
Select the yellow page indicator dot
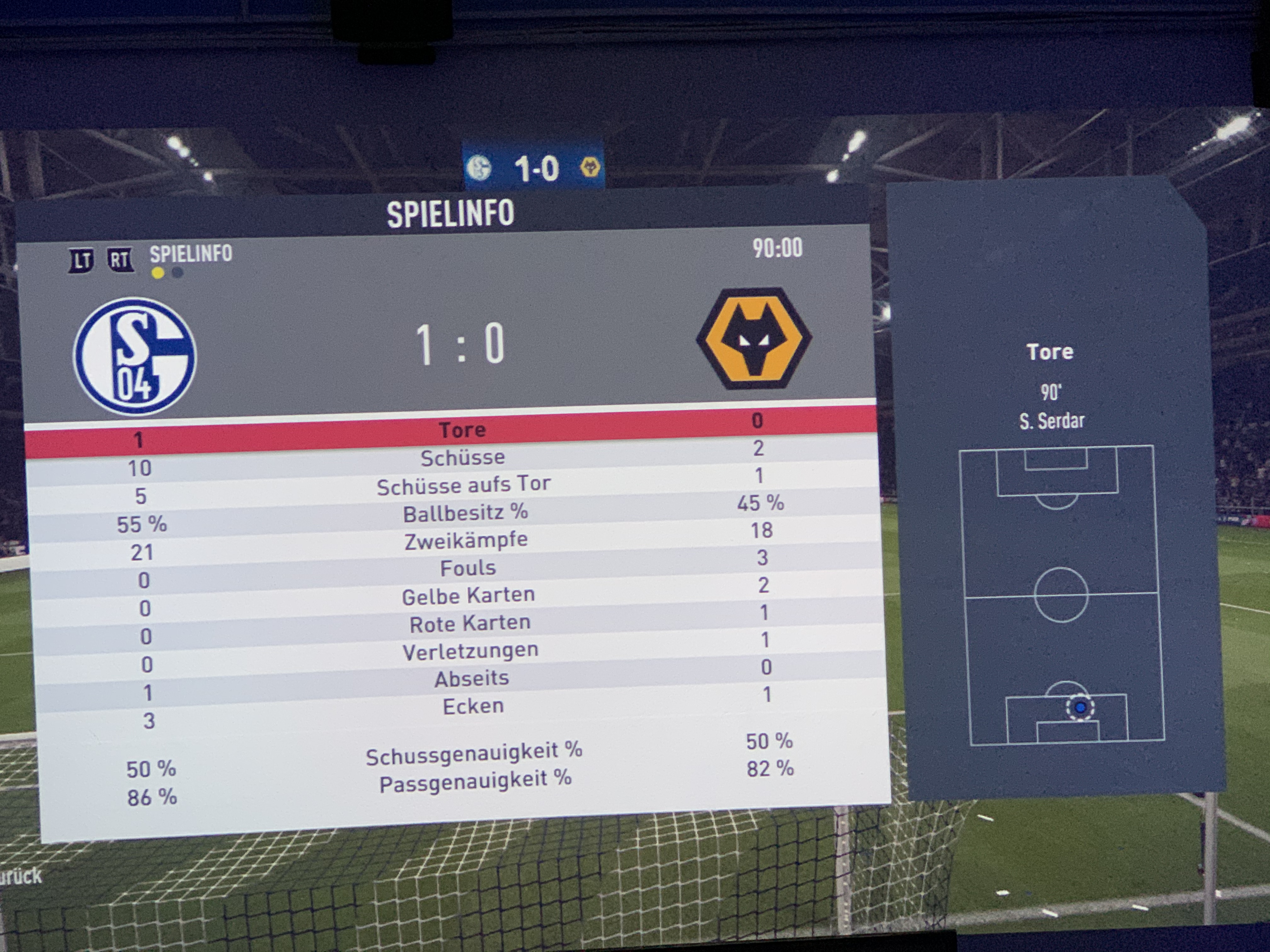tap(157, 273)
